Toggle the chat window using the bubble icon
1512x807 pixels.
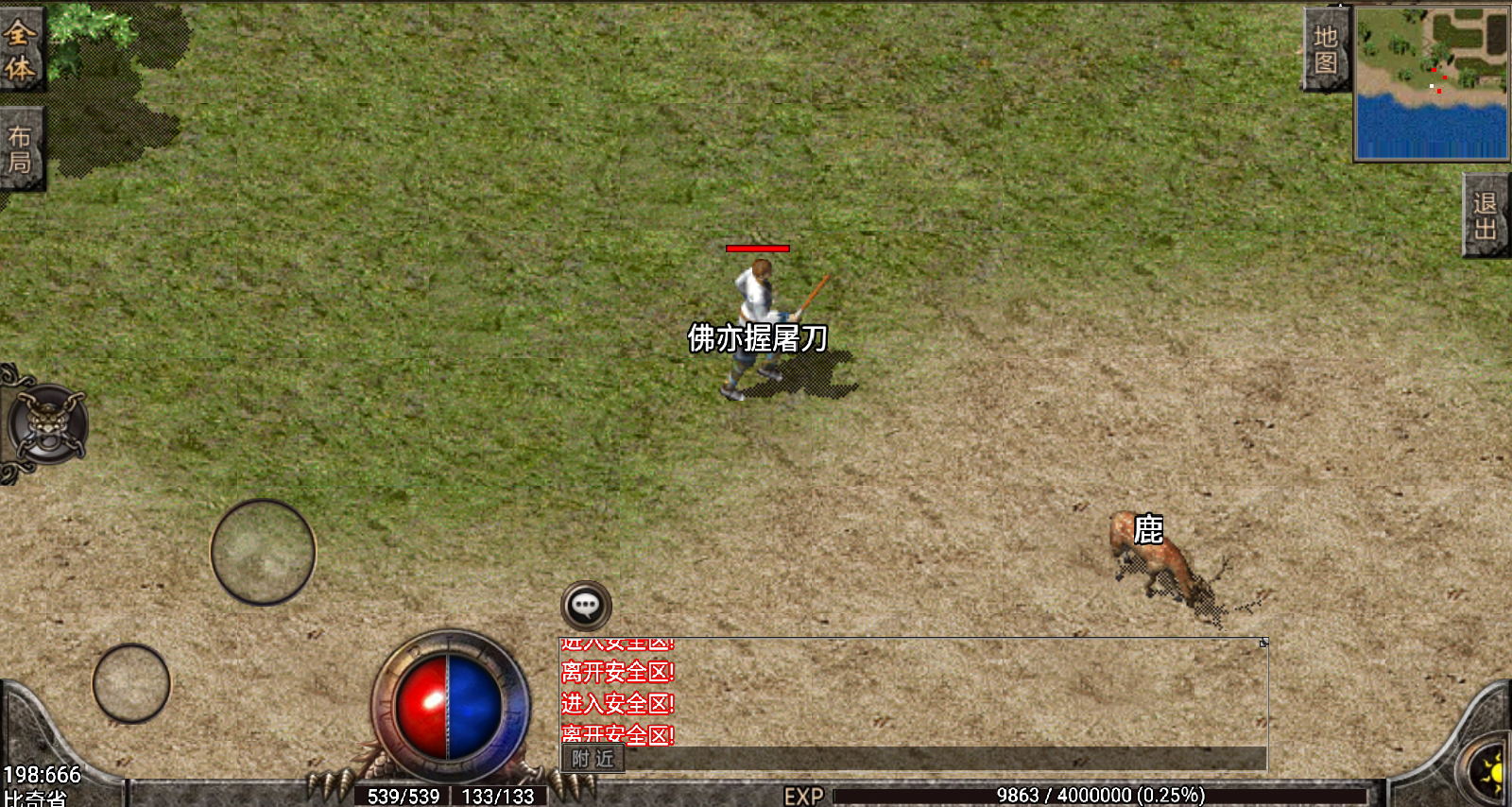click(587, 606)
